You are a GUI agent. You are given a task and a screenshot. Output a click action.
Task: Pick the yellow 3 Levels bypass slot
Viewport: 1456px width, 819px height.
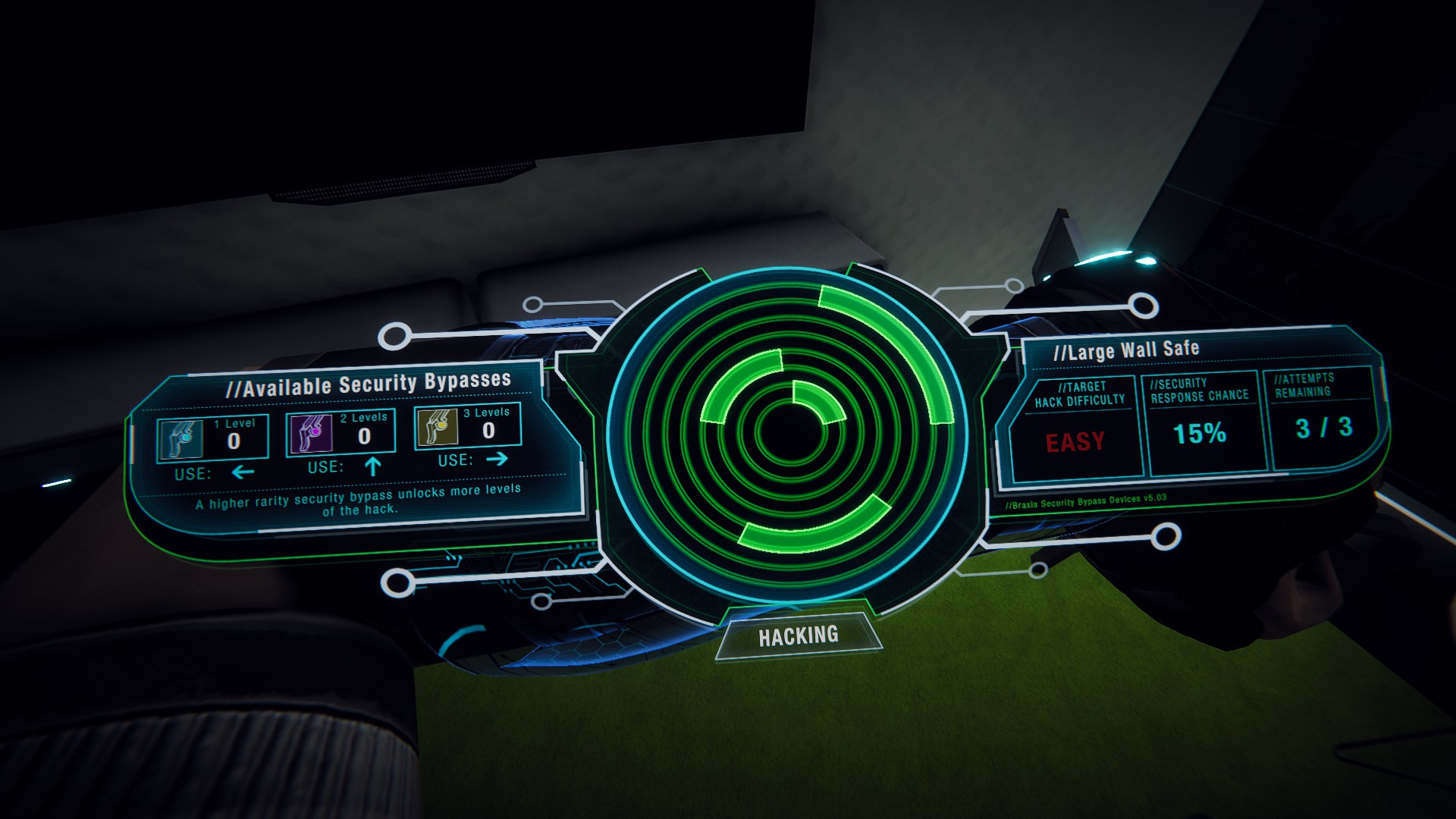click(x=468, y=425)
